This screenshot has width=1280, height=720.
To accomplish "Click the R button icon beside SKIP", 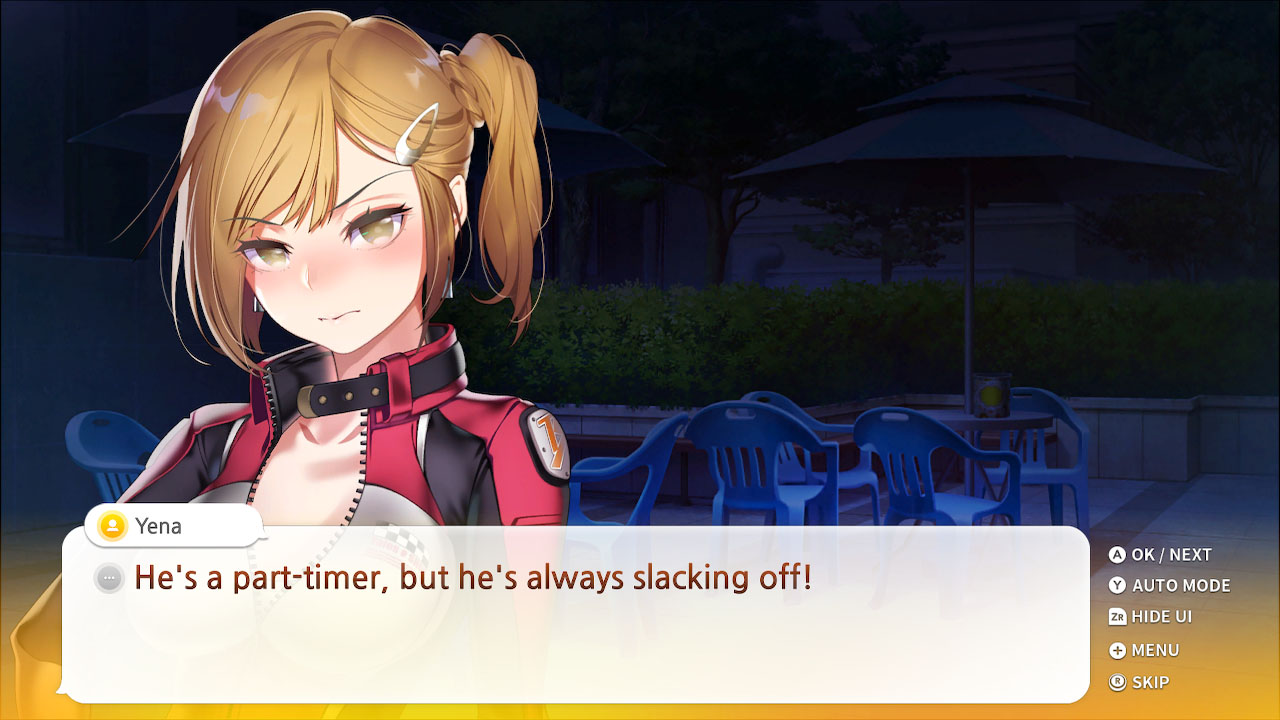I will click(1119, 683).
